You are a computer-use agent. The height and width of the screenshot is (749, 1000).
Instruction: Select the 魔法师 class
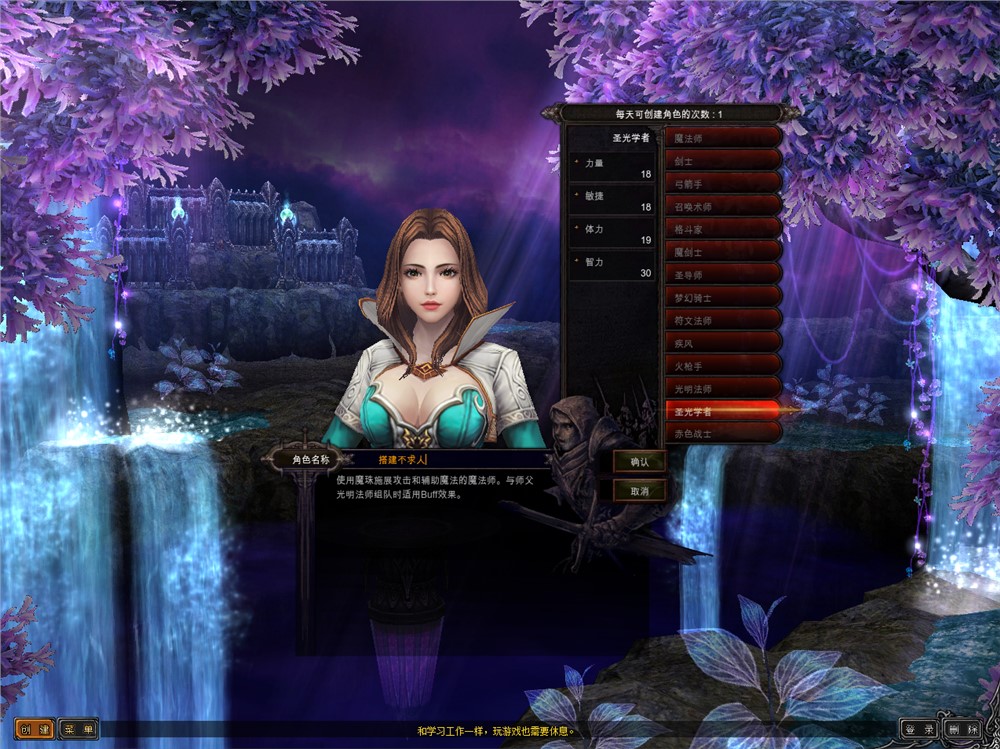pos(723,138)
